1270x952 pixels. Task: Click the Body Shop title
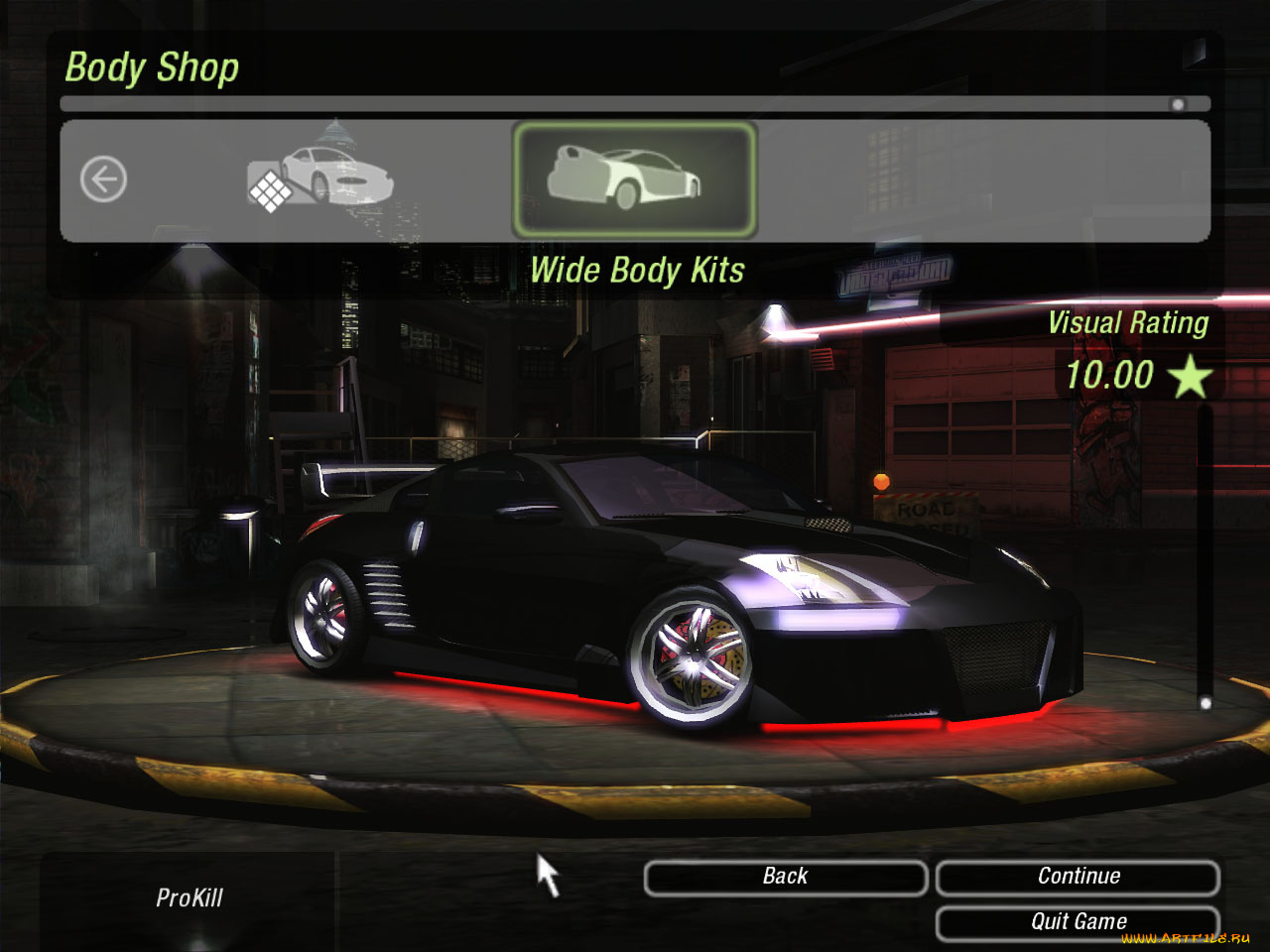pyautogui.click(x=152, y=66)
